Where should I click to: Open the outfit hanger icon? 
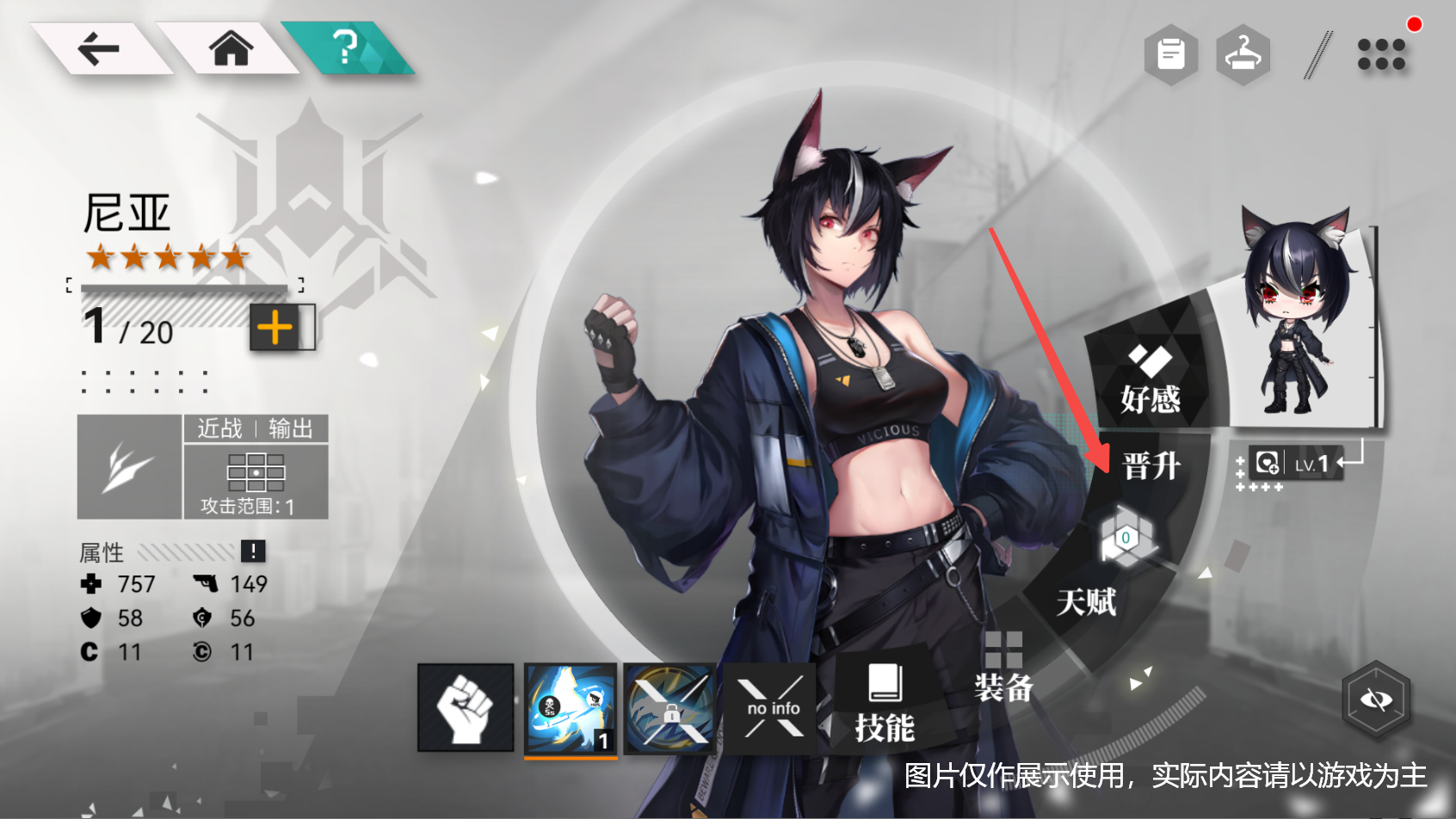[x=1243, y=53]
